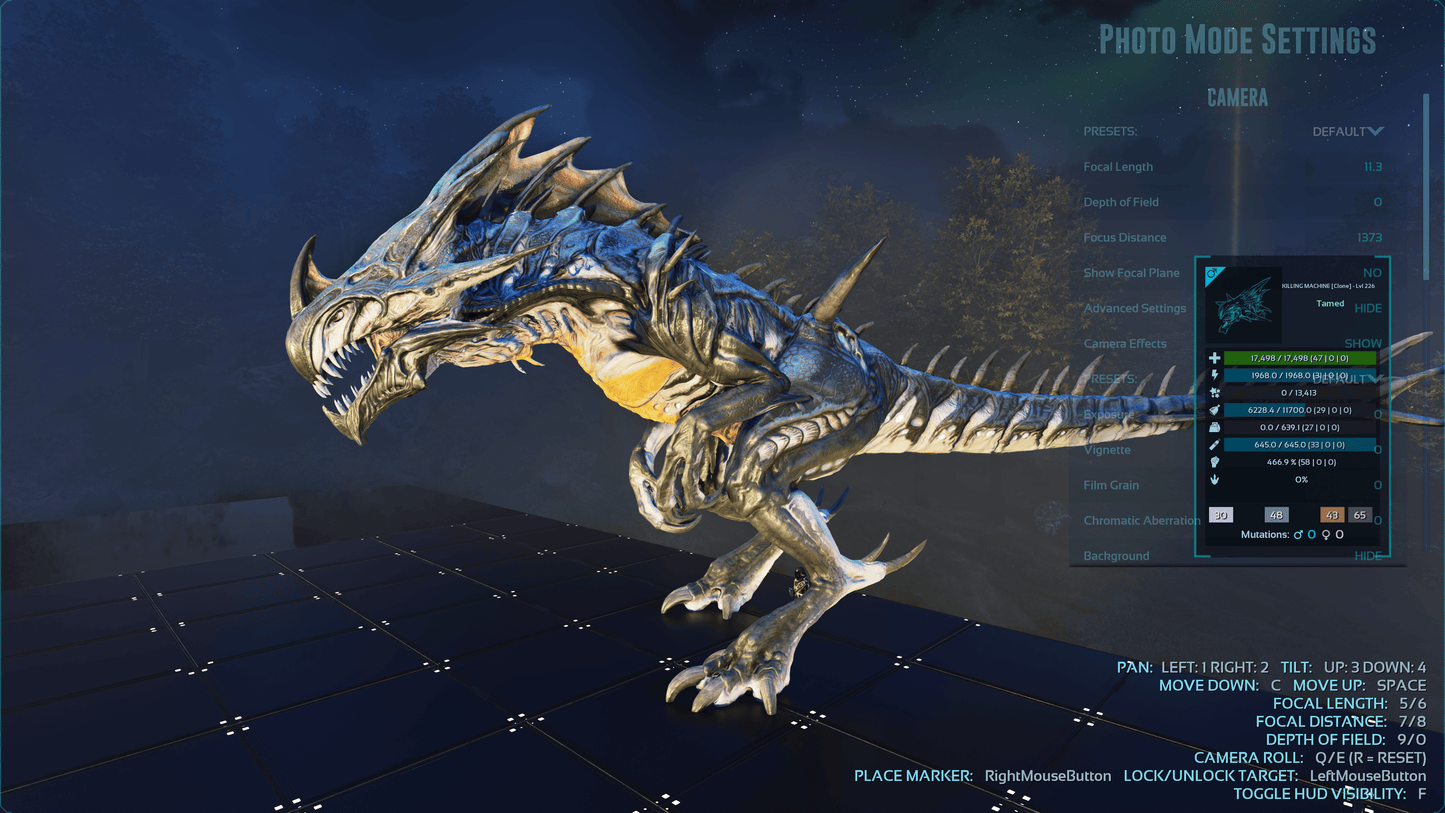Select the Focal Length value 11.3
The width and height of the screenshot is (1445, 813).
coord(1372,167)
